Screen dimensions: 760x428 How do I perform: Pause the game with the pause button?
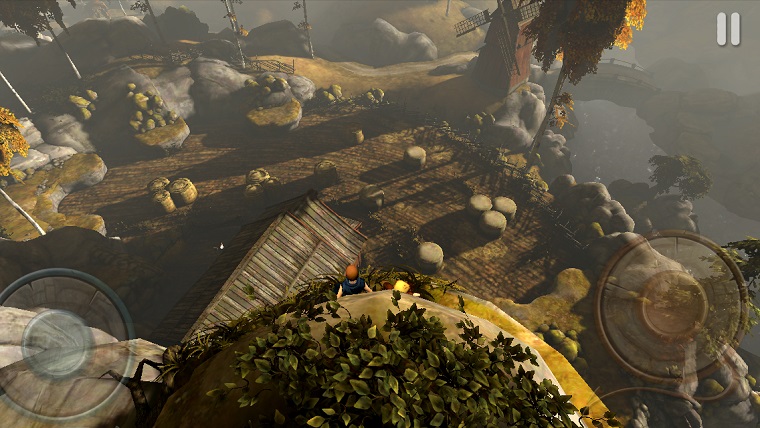point(728,29)
